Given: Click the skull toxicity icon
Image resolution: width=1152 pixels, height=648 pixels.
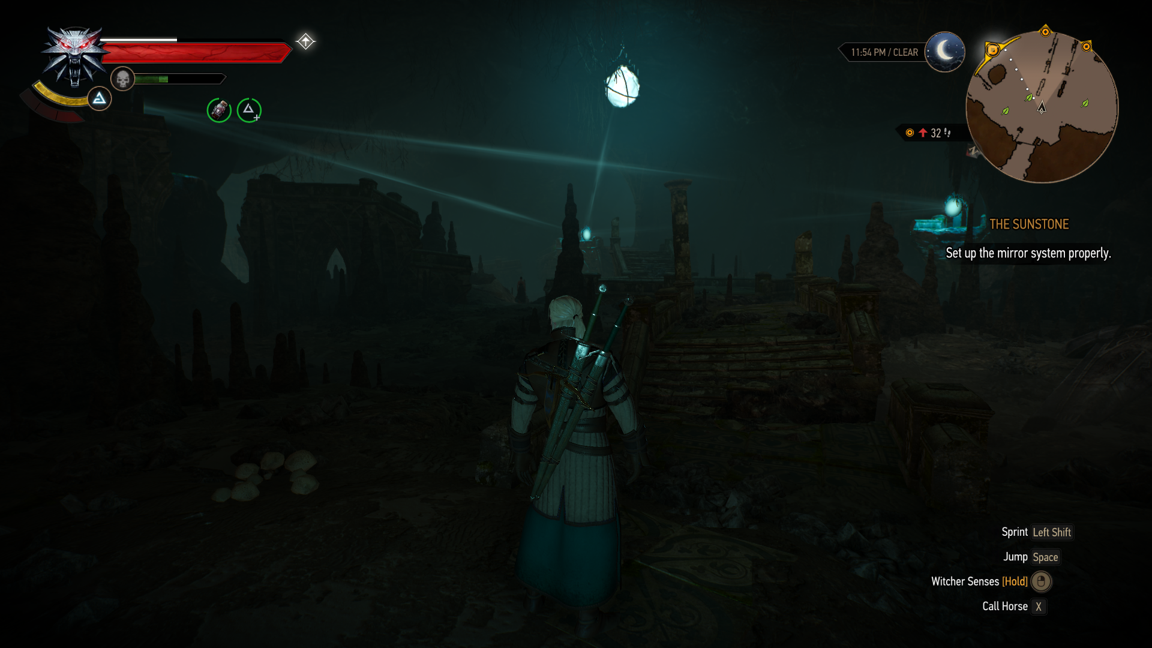Looking at the screenshot, I should (122, 79).
